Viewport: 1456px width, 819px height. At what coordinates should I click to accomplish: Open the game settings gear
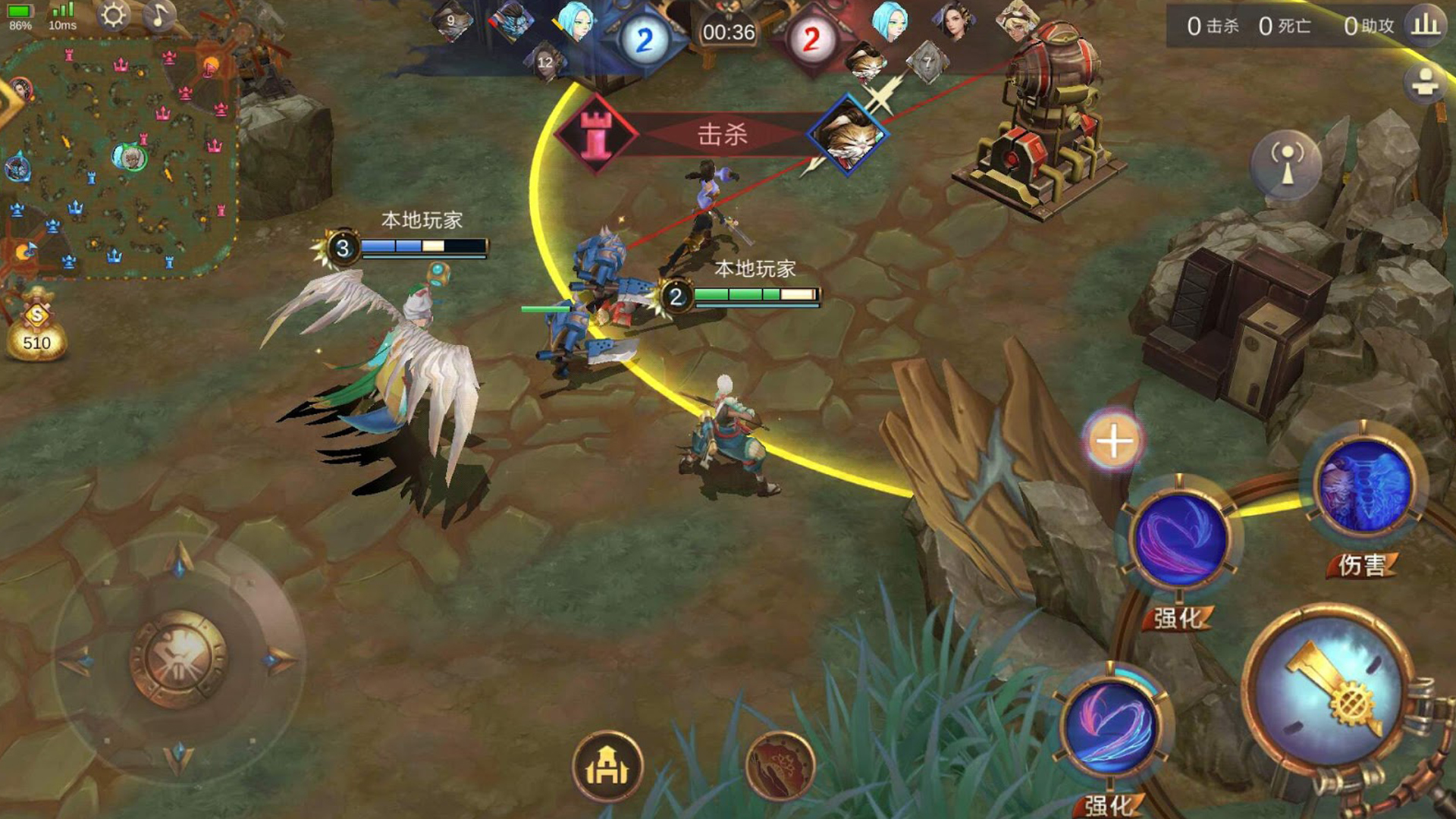tap(115, 17)
